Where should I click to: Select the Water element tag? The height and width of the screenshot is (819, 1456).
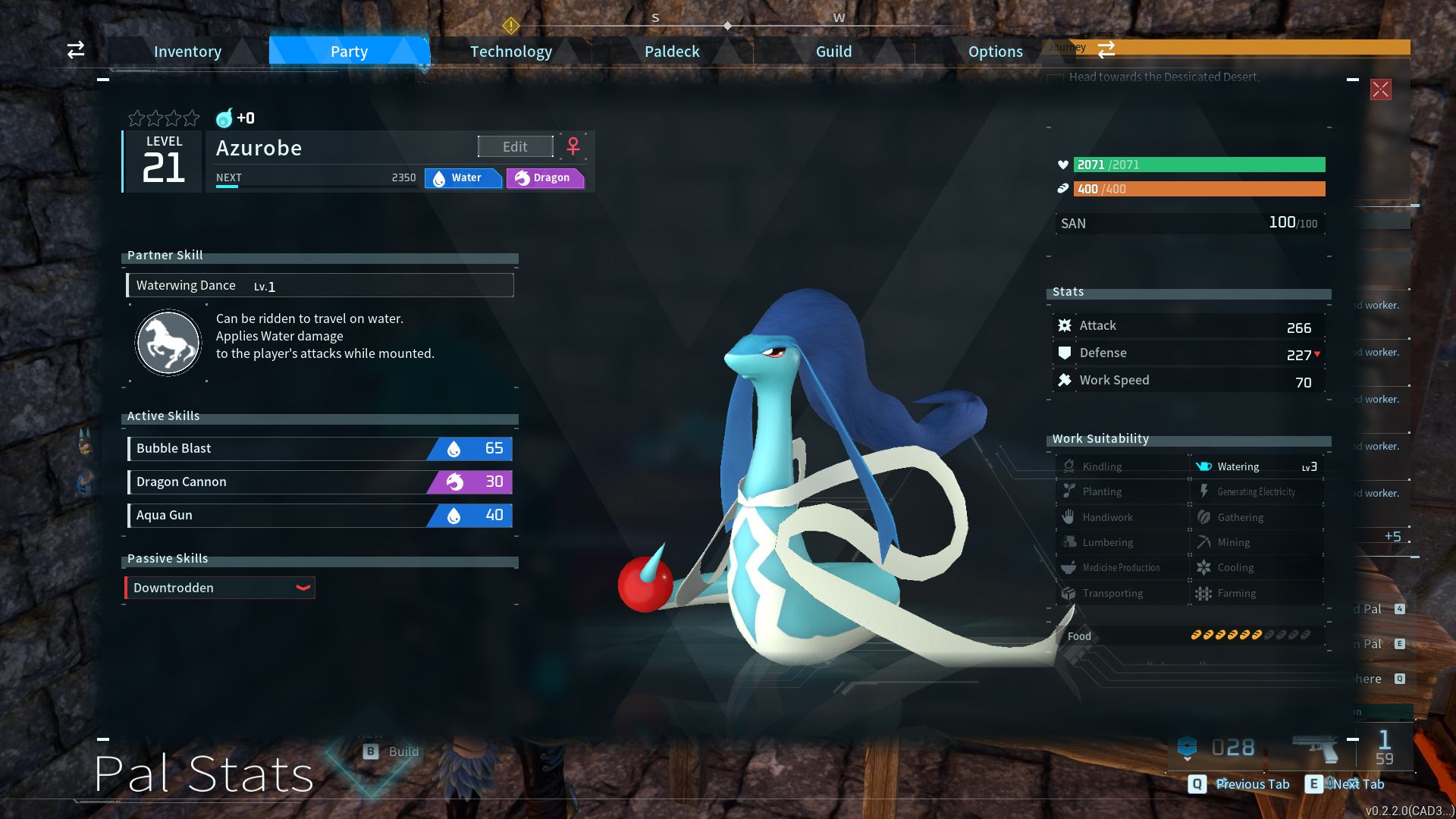click(463, 177)
